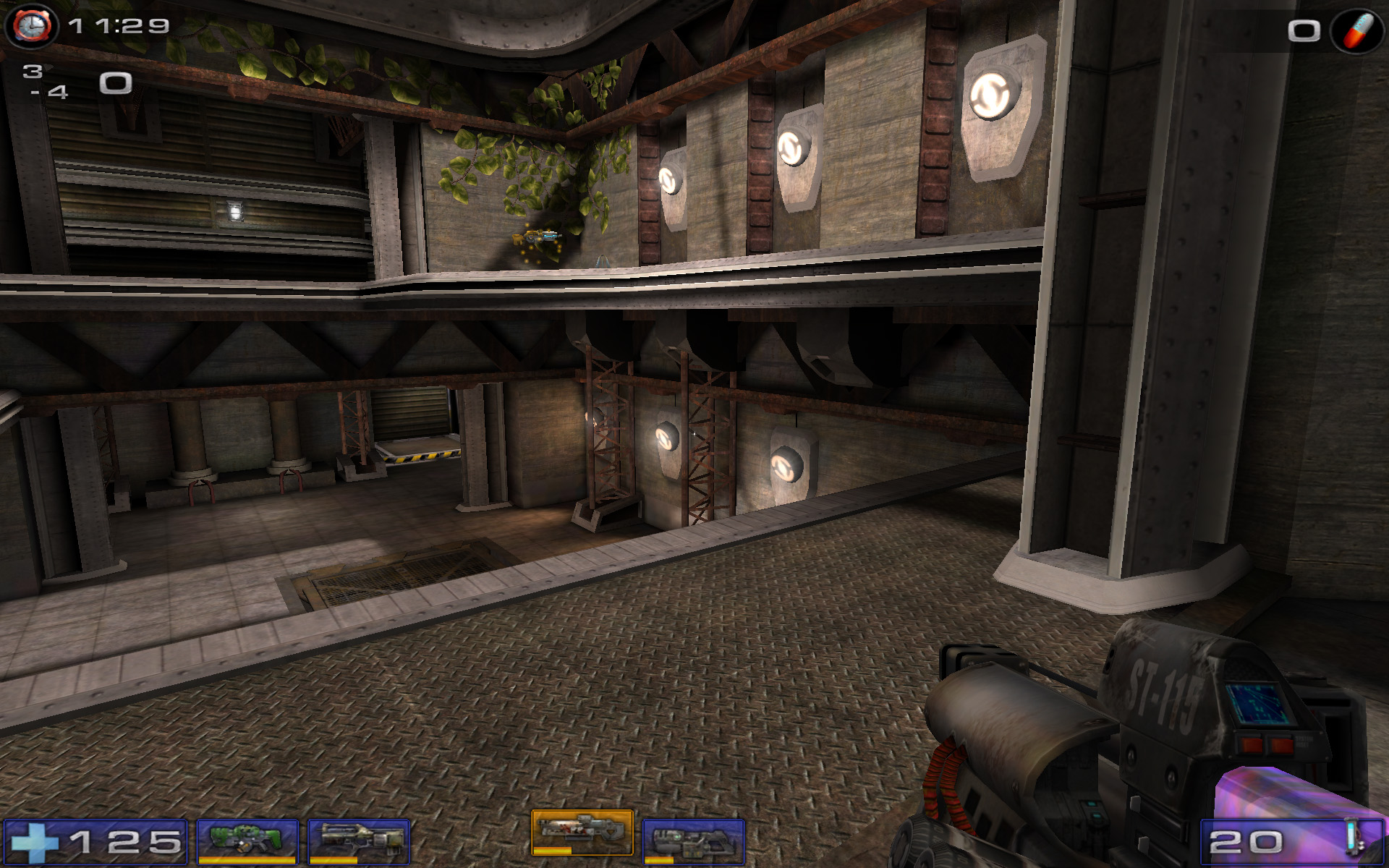Click the adrenaline pill icon
The width and height of the screenshot is (1389, 868).
(x=1357, y=30)
